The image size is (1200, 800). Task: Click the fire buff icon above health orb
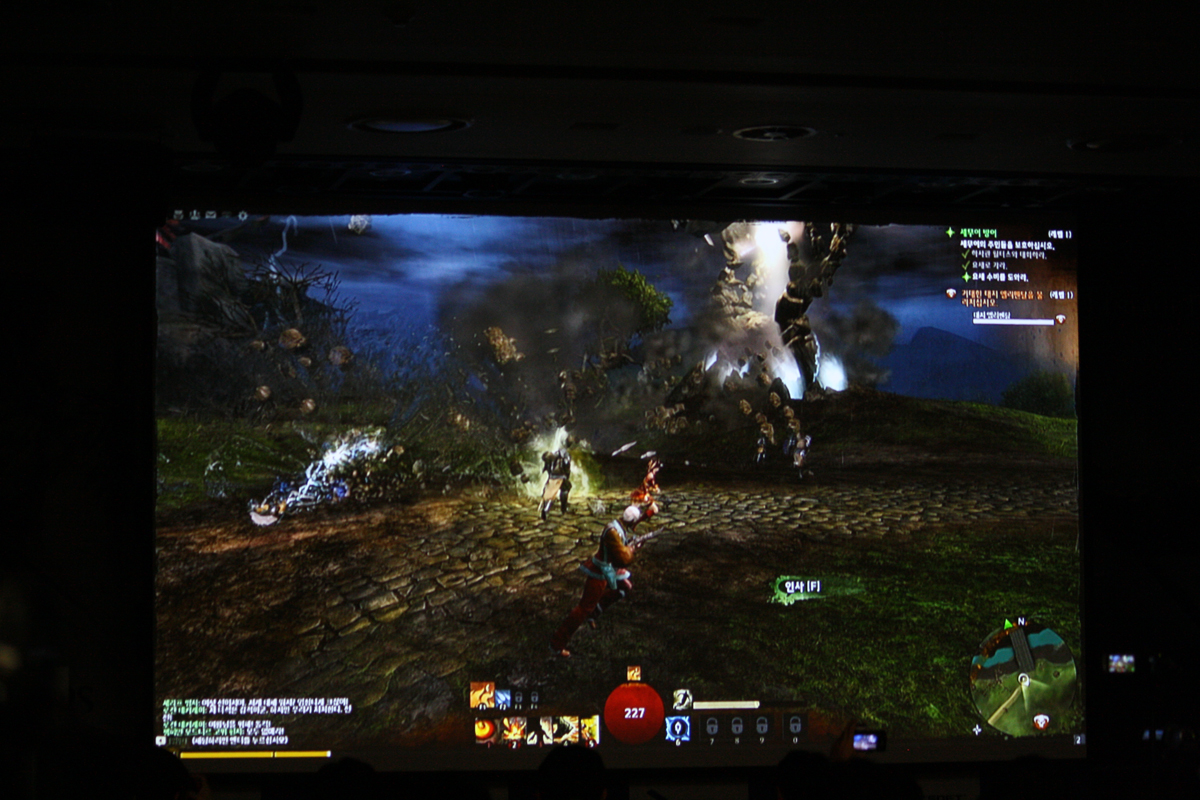tap(633, 673)
